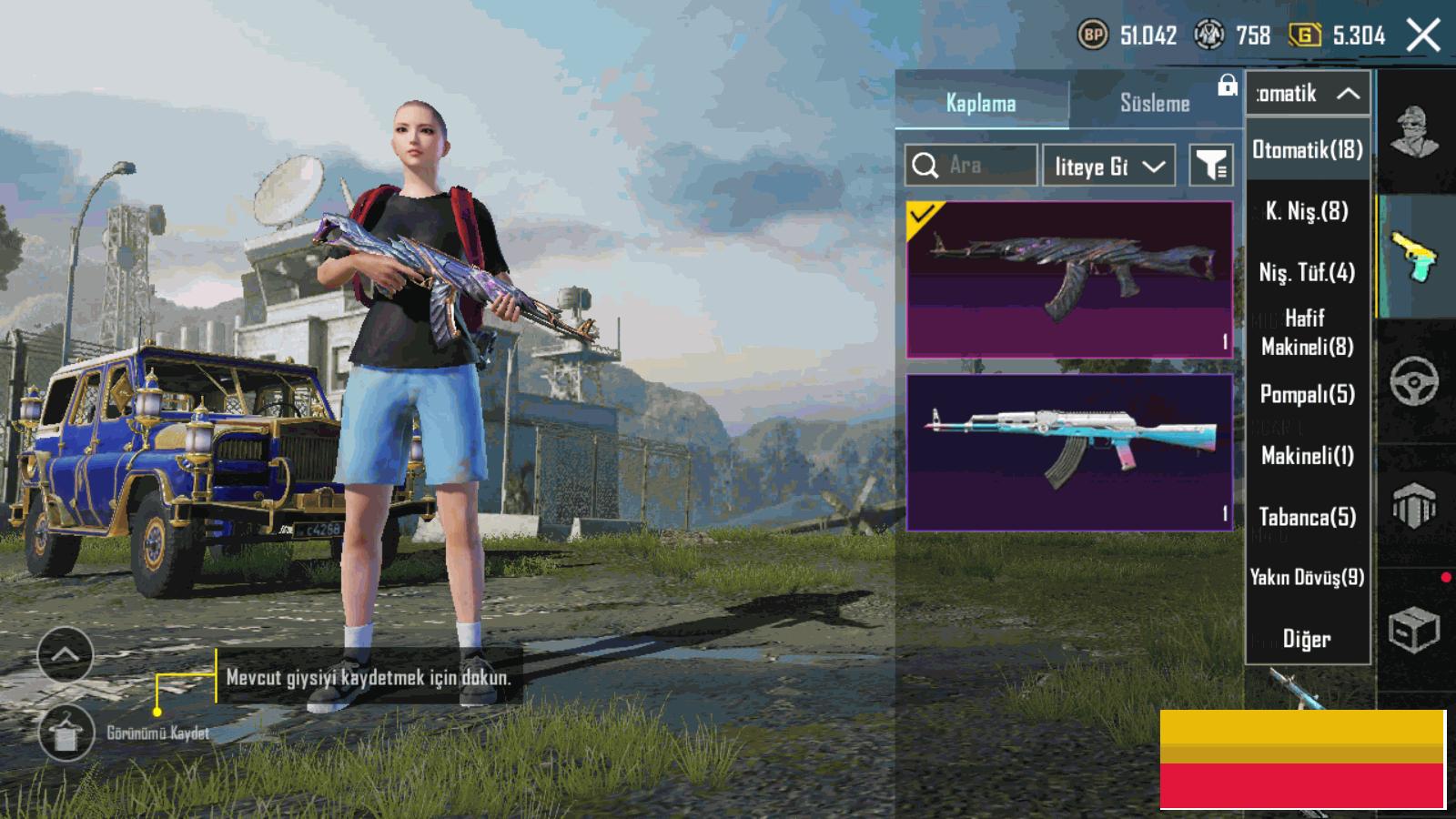Select Tabanca(5) pistol category
Screen dimensions: 1456x819
point(1308,517)
